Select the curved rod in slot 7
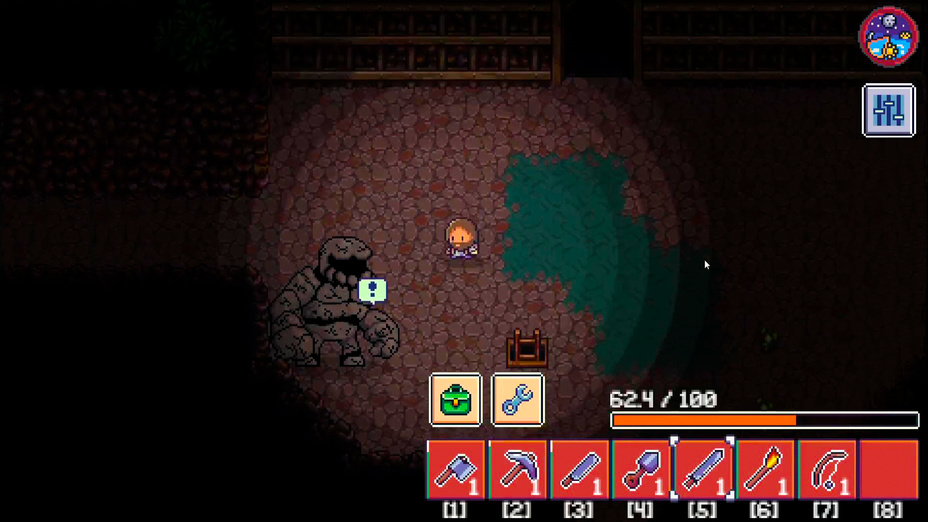The image size is (928, 522). coord(827,469)
